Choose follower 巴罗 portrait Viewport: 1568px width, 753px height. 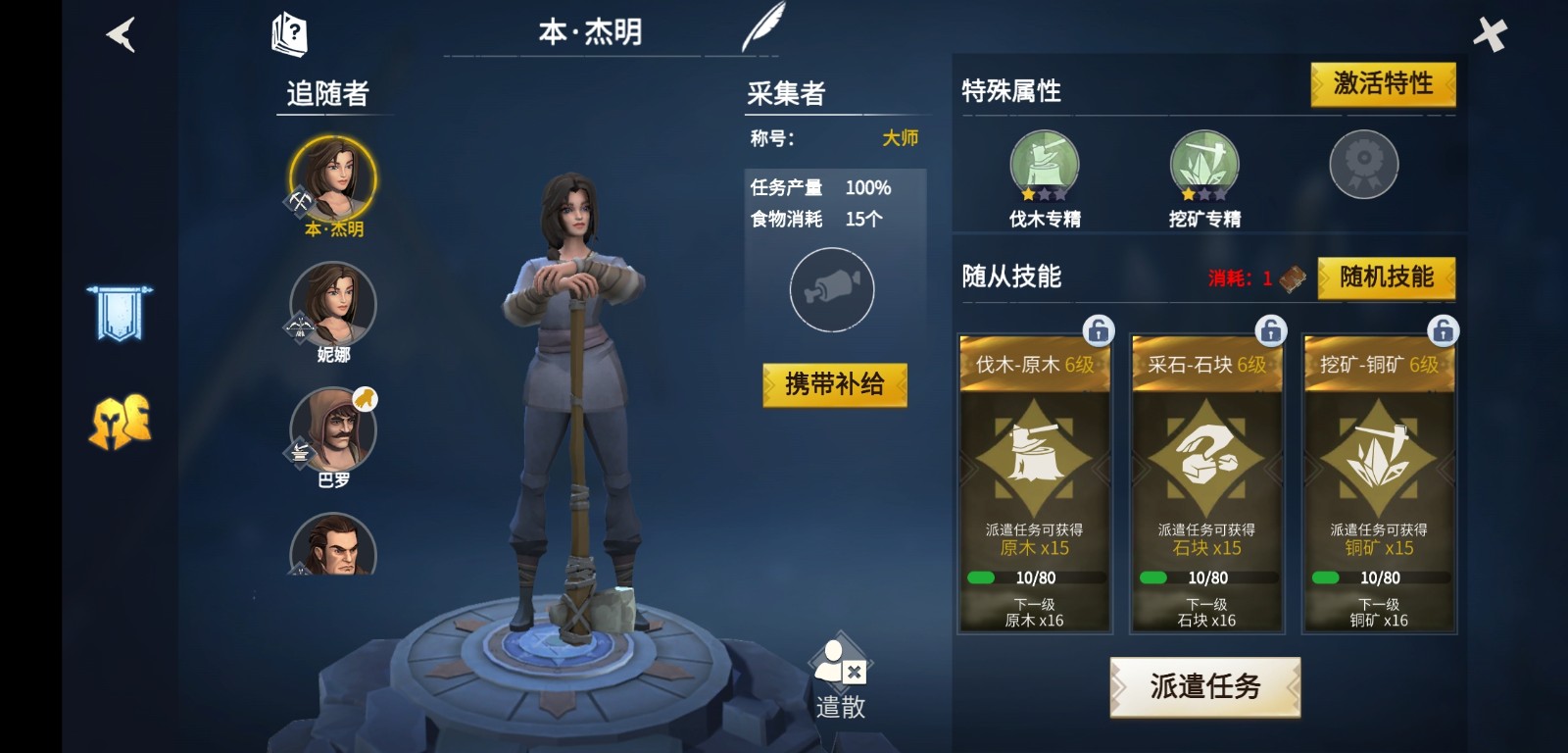pos(333,429)
